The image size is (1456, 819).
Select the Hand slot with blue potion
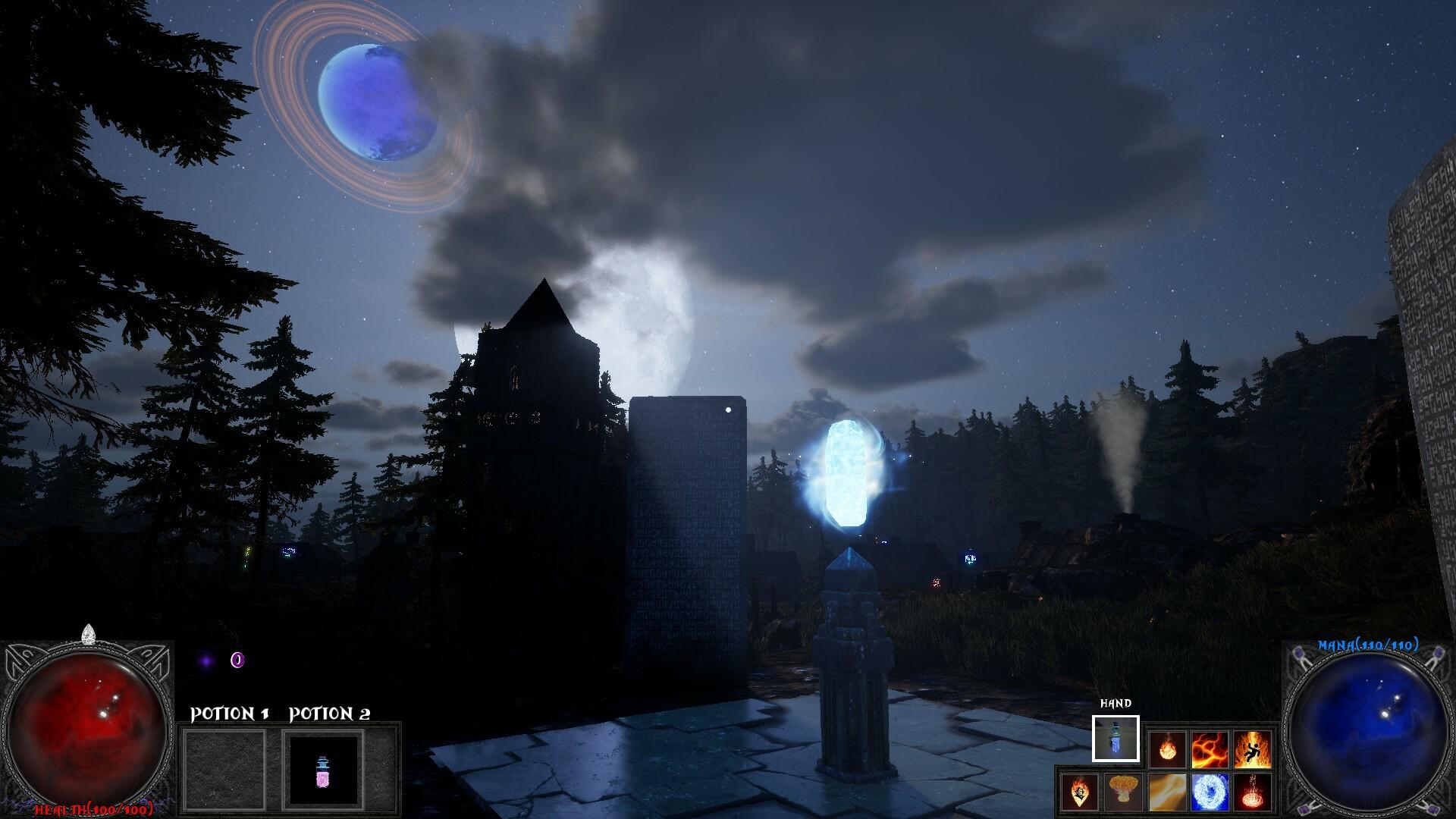coord(1116,738)
